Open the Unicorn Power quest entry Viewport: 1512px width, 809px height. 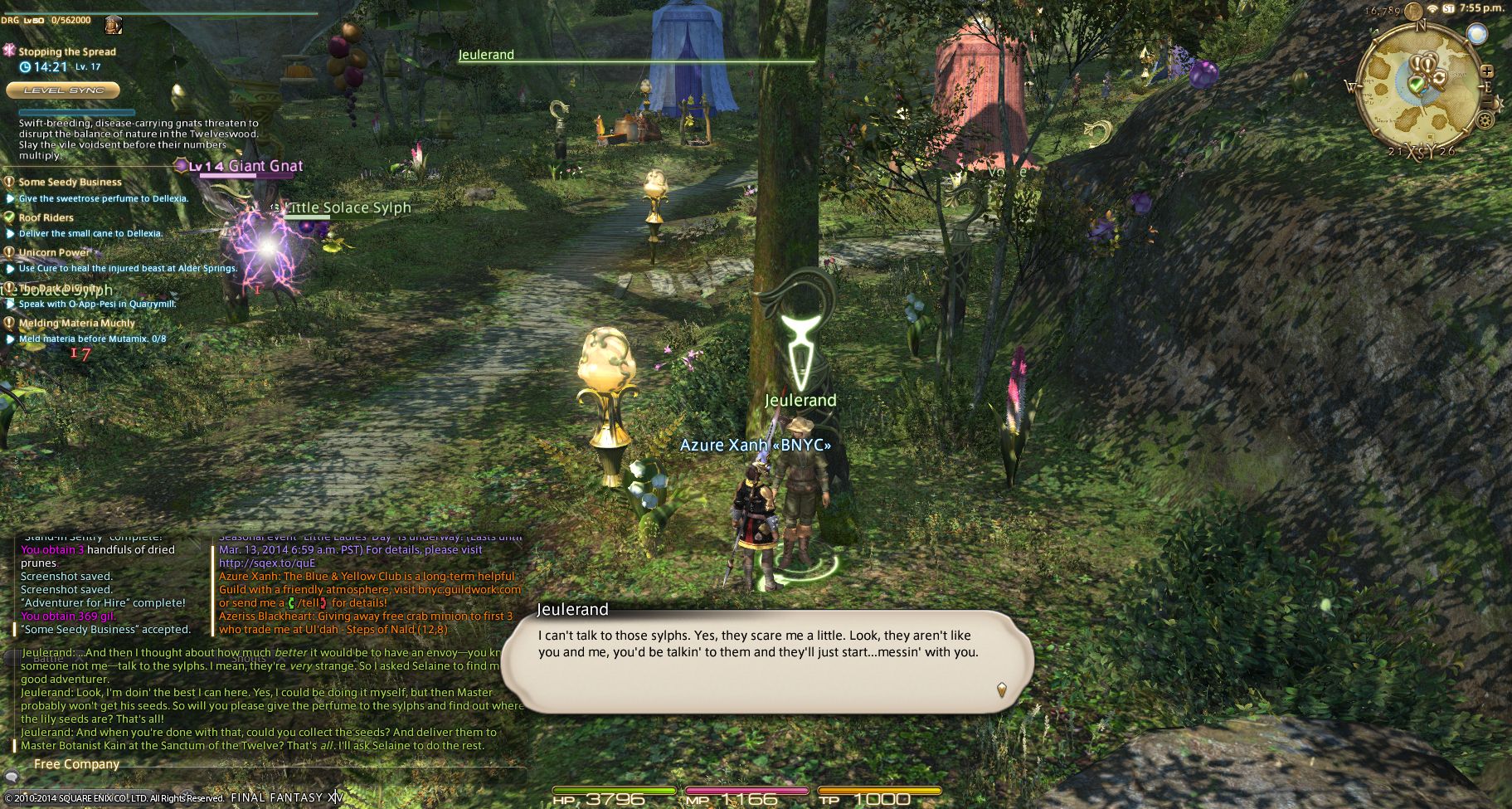(x=55, y=253)
